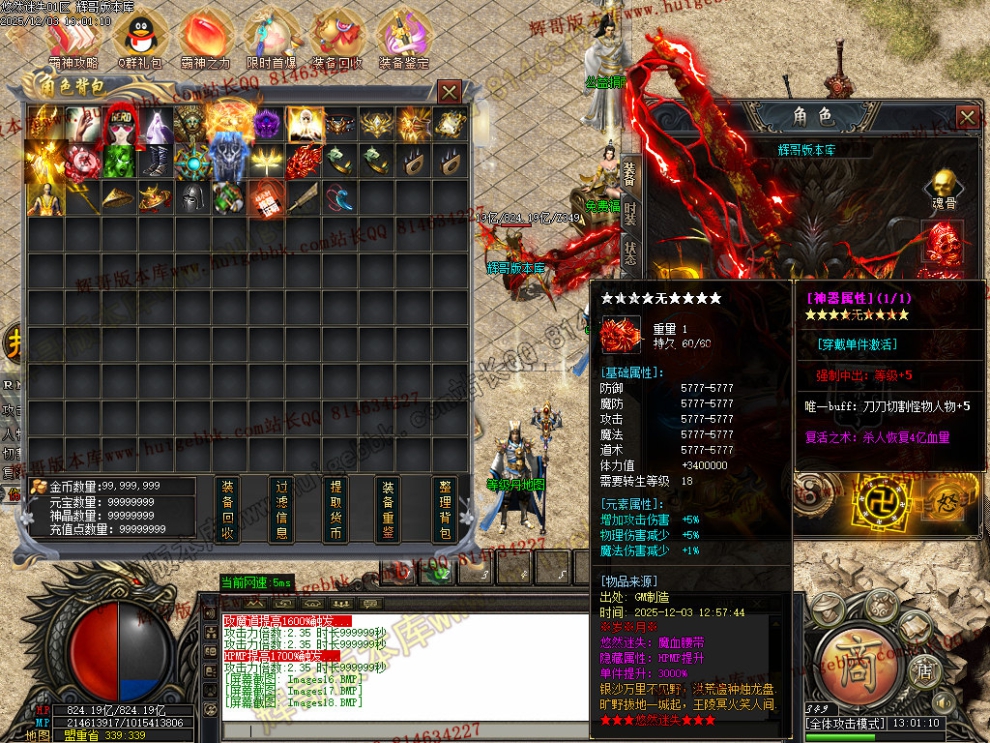Open the 霸神之力 menu icon
The height and width of the screenshot is (743, 990).
coord(205,38)
